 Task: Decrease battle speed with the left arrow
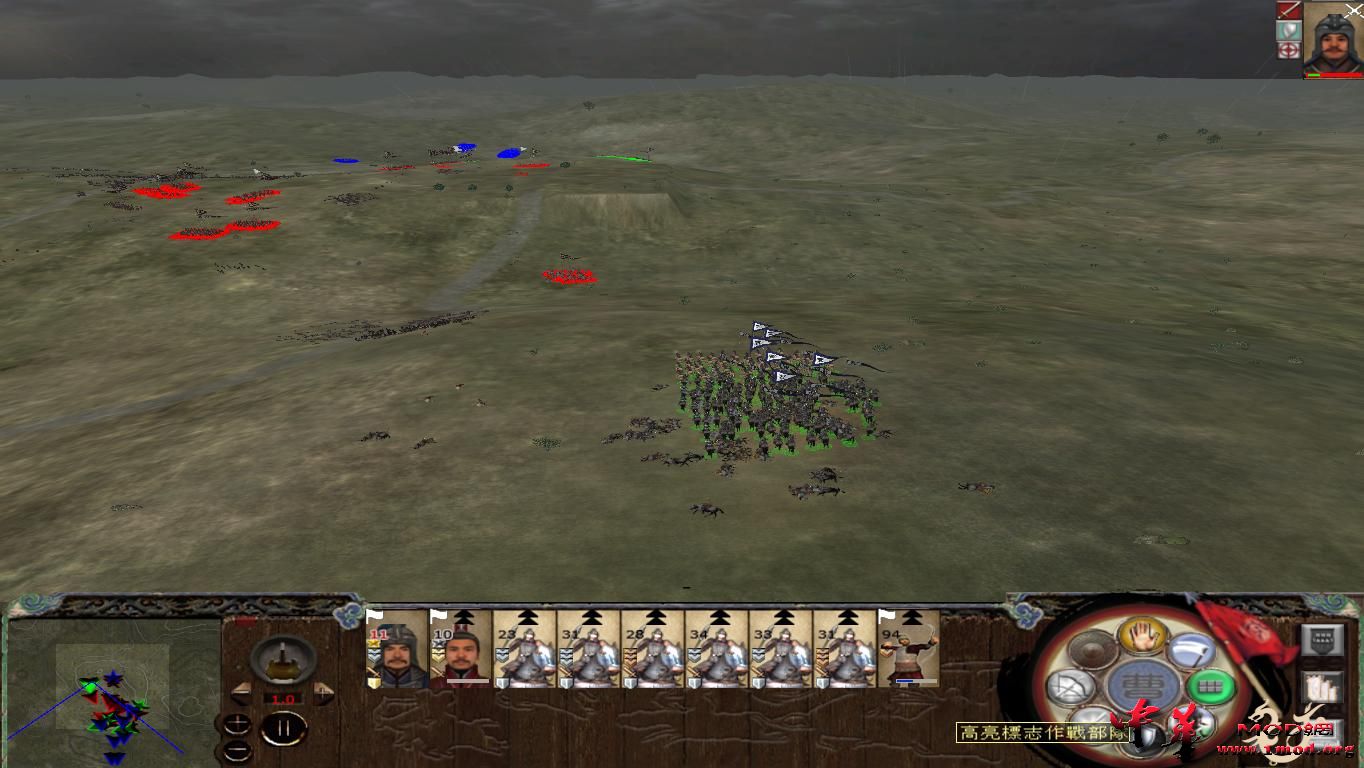[242, 692]
